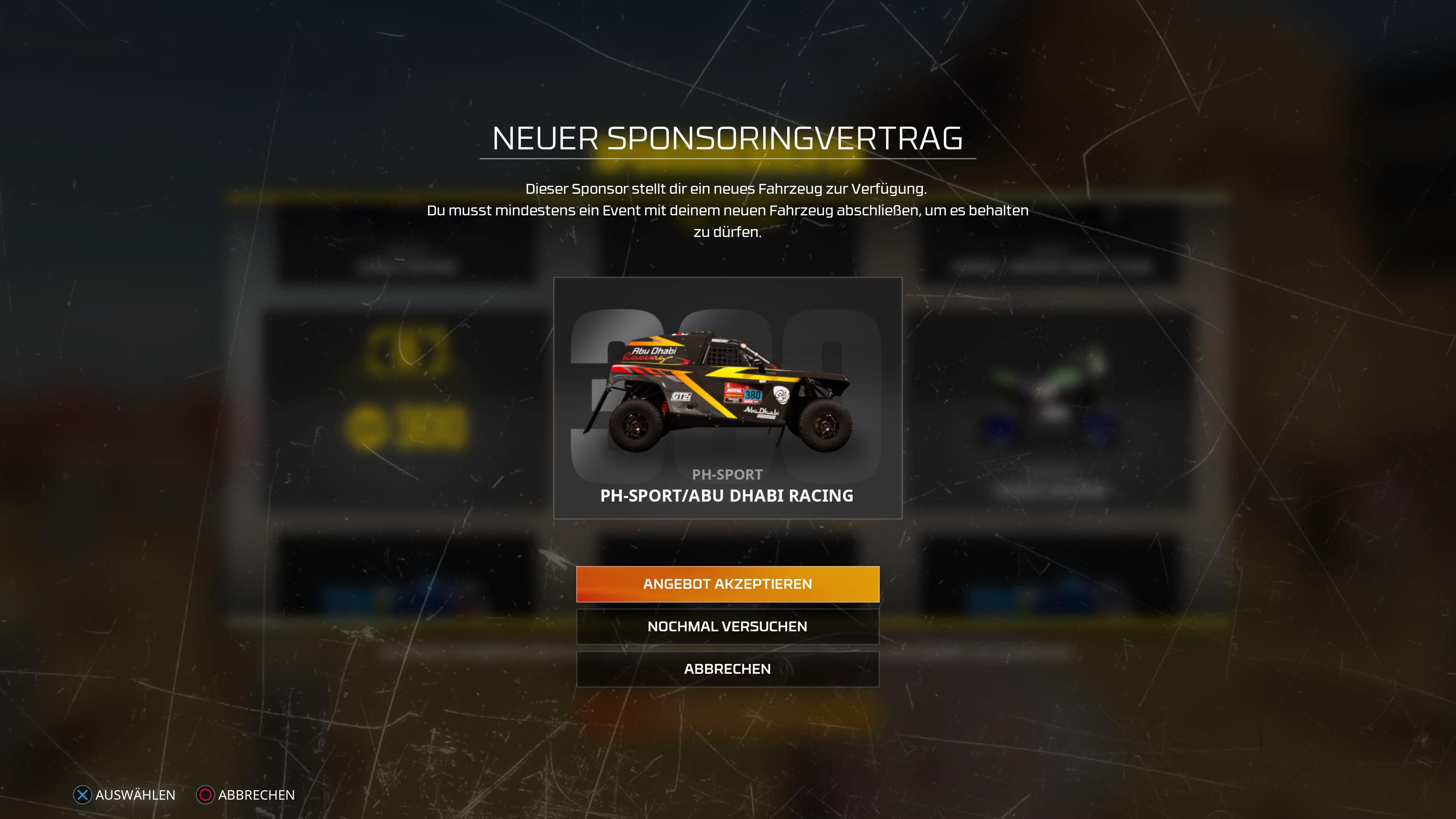Choose NOCHMAL VERSUCHEN to reroll the offer
Viewport: 1456px width, 819px height.
coord(728,626)
